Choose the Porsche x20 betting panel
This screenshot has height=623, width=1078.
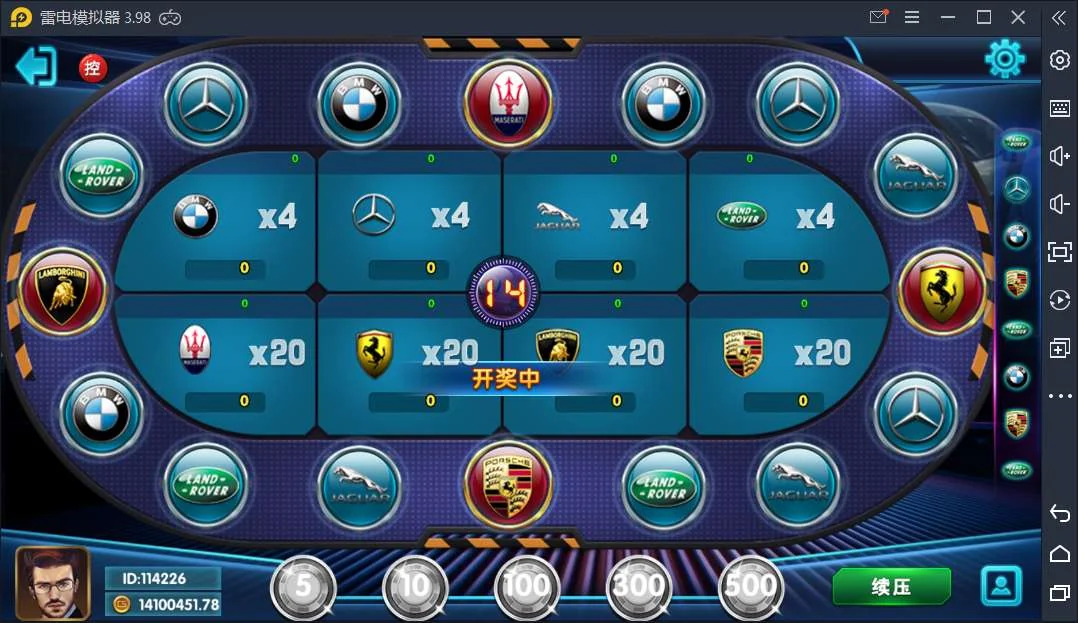(780, 355)
